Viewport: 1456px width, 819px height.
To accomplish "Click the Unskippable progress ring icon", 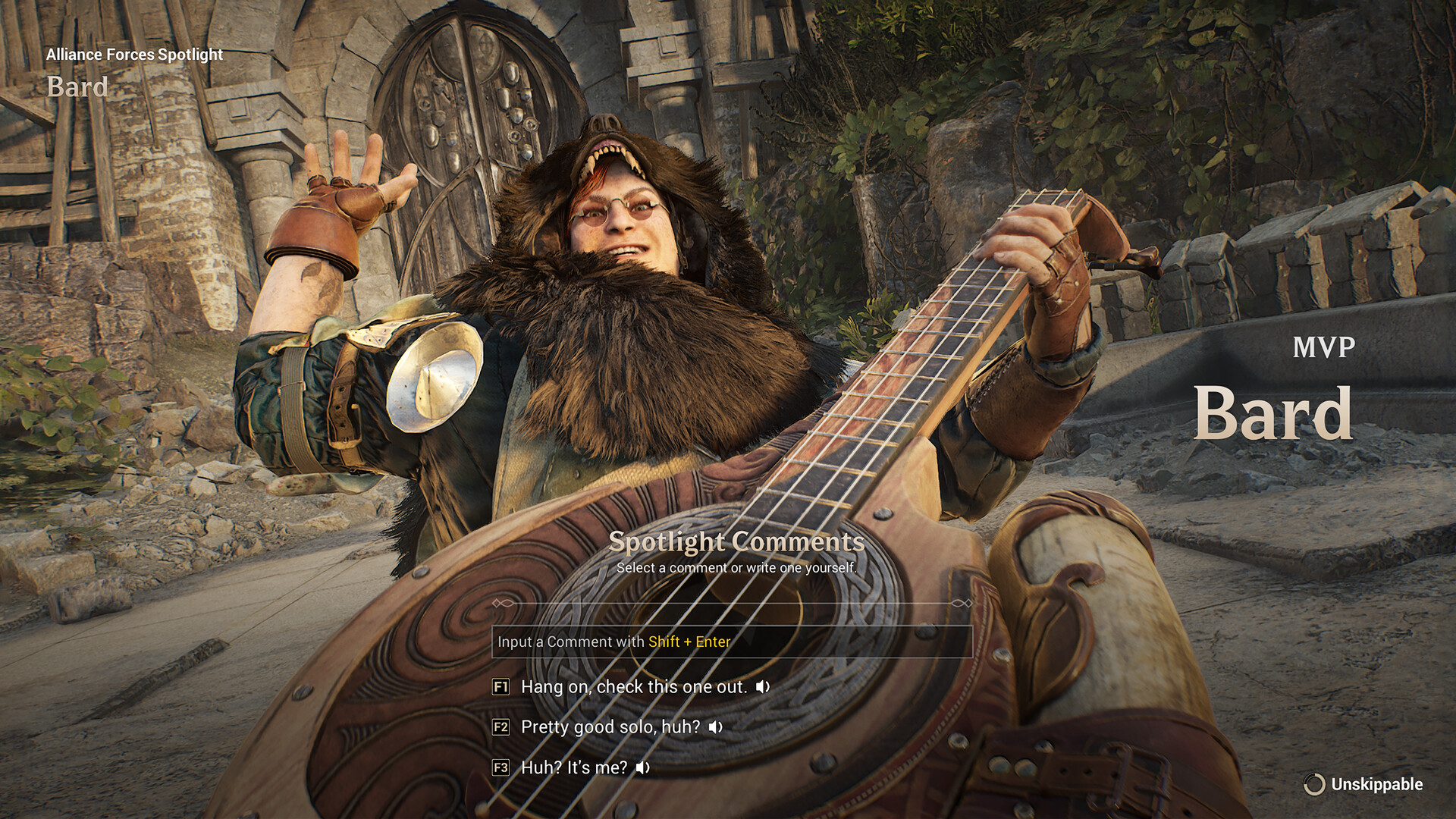I will tap(1314, 784).
